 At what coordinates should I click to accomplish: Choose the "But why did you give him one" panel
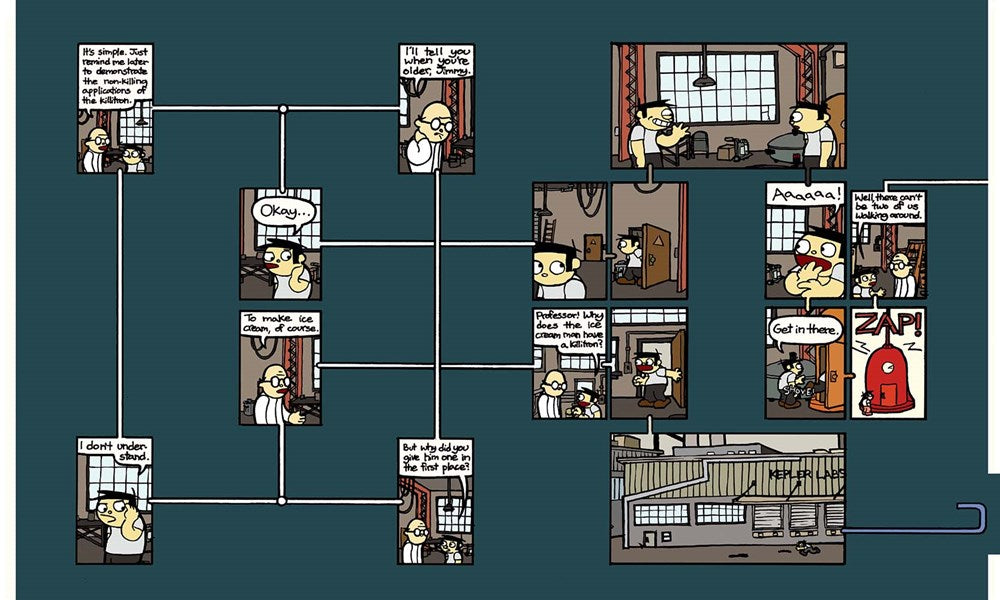pos(436,500)
